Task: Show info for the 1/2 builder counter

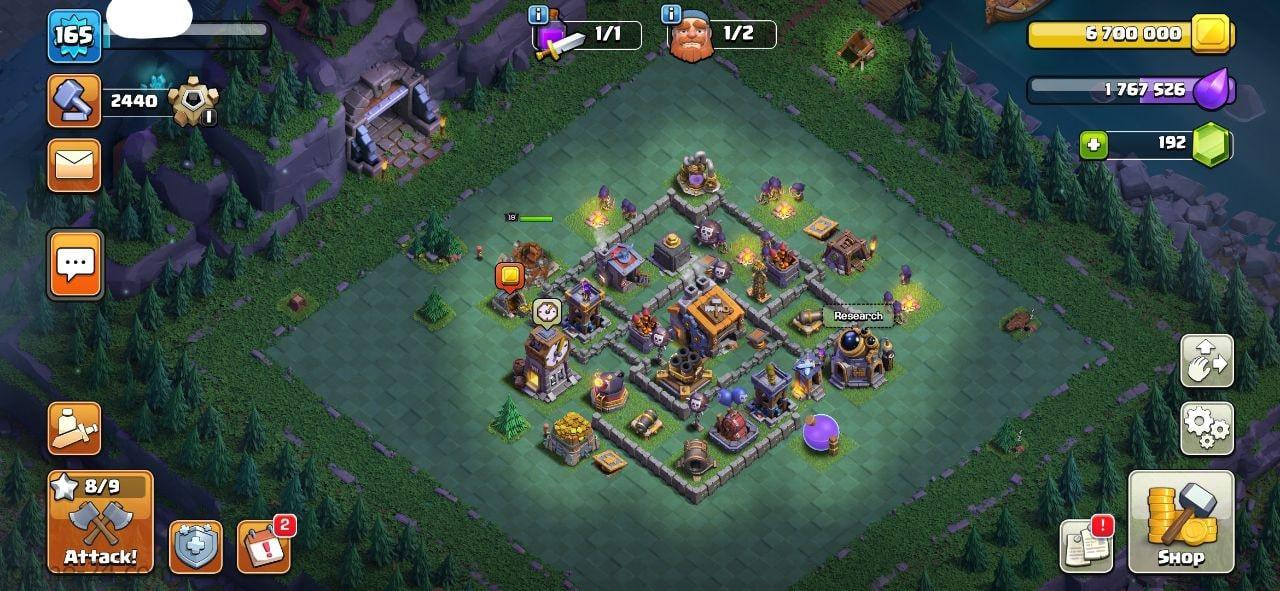Action: (671, 15)
